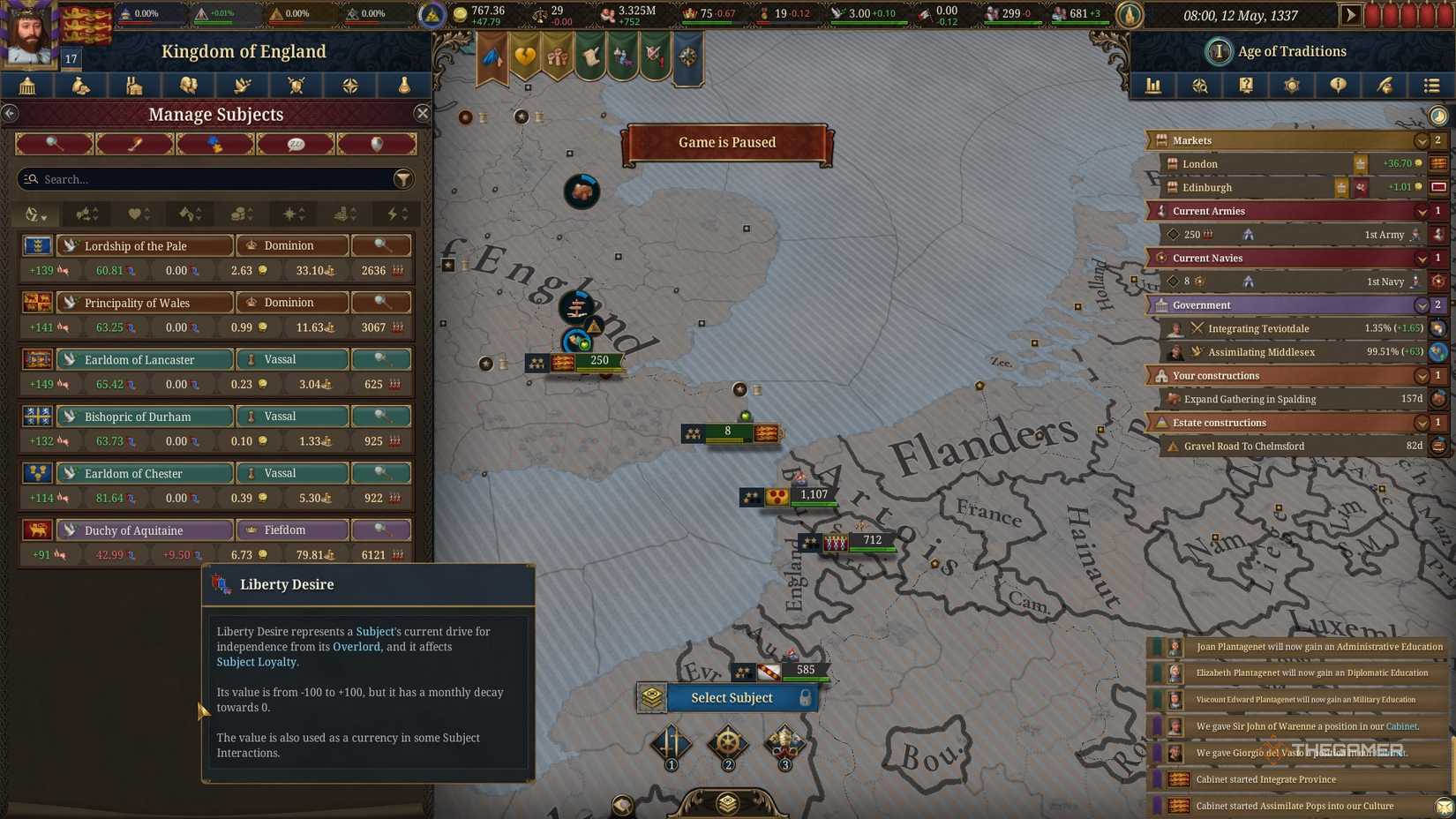Click the Subject hyperlink in the Liberty Desire tooltip
This screenshot has height=819, width=1456.
(x=373, y=631)
